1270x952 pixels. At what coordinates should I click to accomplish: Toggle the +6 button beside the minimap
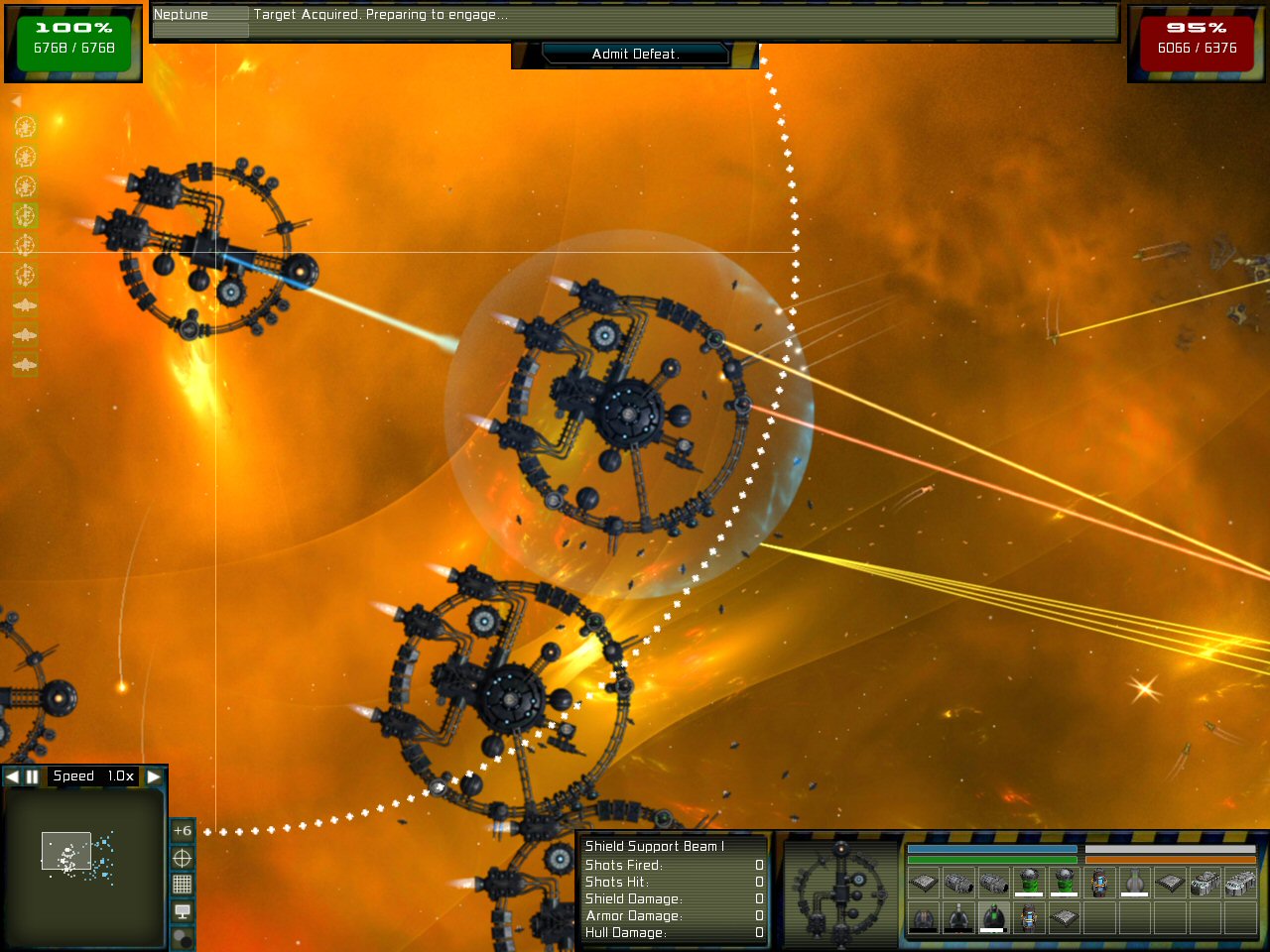183,831
